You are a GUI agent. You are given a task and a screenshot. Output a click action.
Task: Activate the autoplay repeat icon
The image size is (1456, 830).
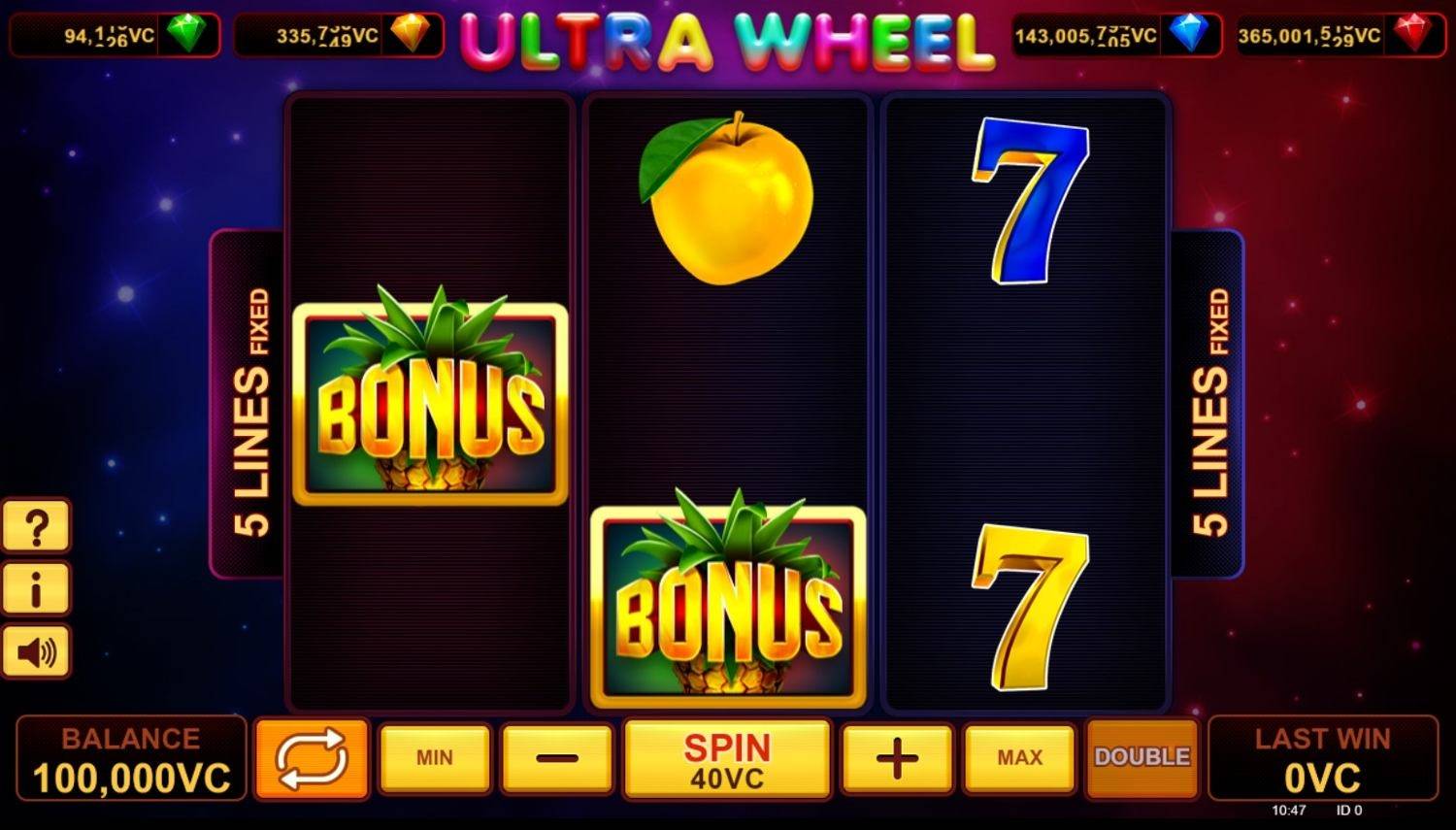coord(313,758)
